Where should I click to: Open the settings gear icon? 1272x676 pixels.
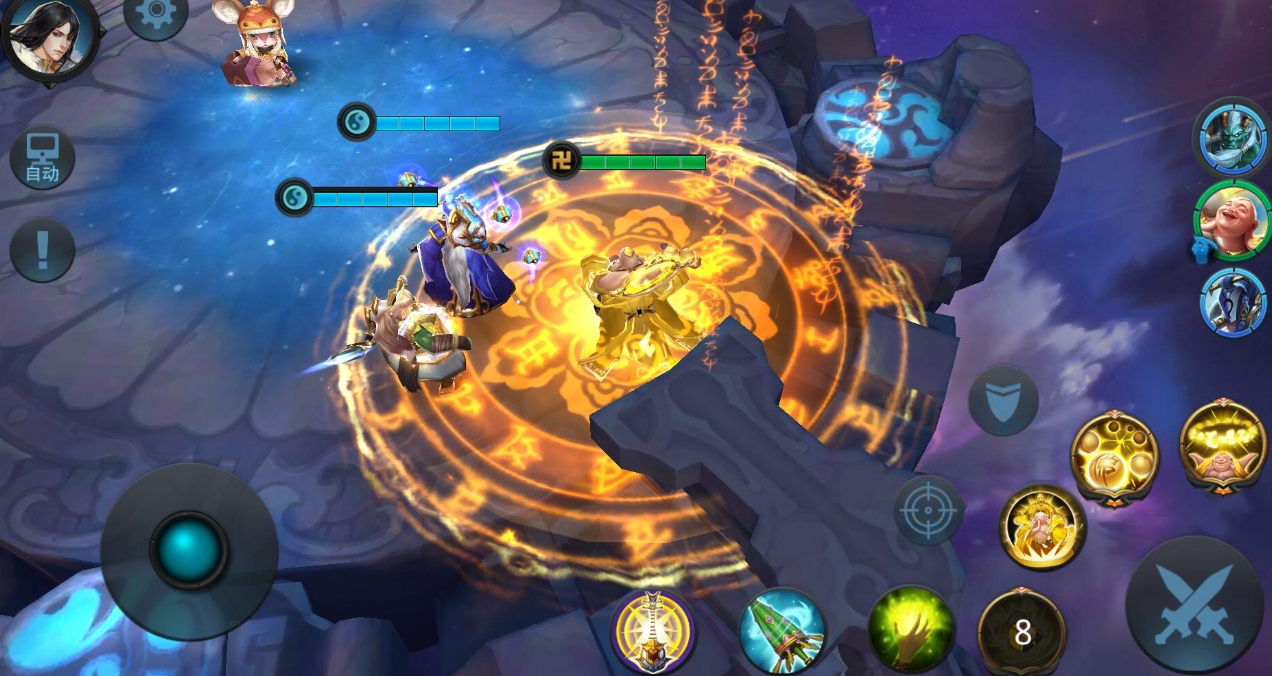(x=156, y=14)
